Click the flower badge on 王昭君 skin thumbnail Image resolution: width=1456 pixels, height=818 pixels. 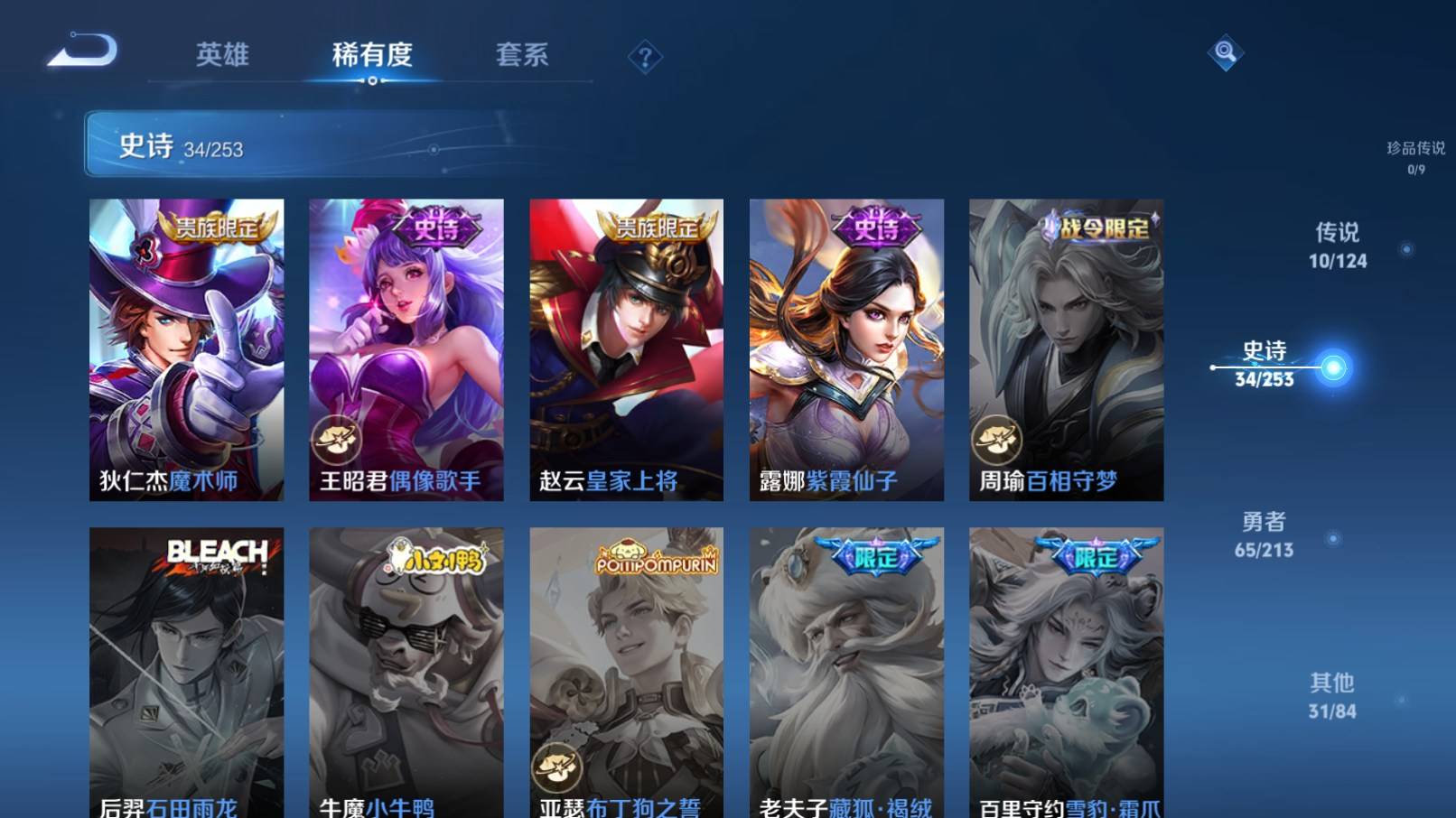pyautogui.click(x=336, y=440)
